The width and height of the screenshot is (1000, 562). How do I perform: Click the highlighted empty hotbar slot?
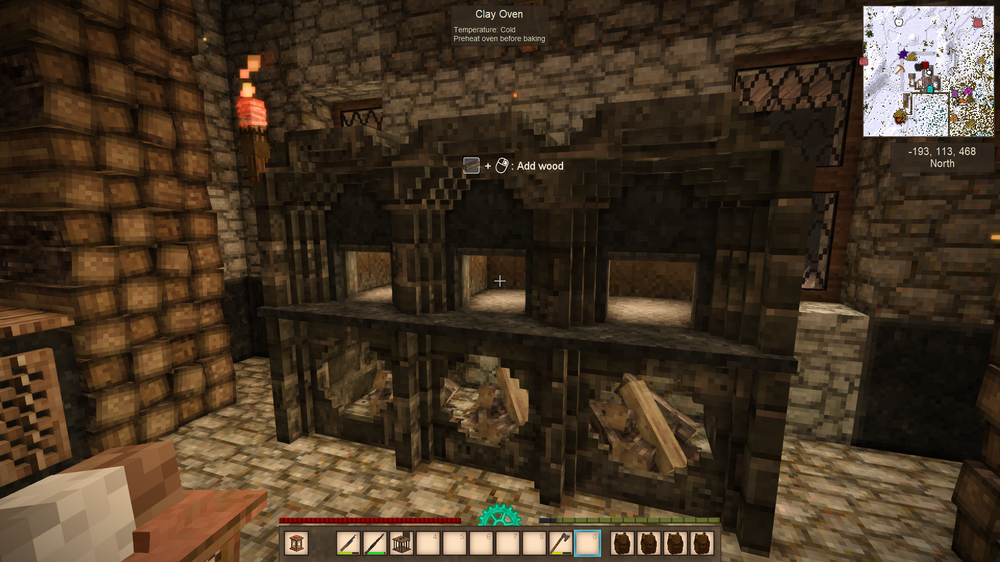pos(588,543)
